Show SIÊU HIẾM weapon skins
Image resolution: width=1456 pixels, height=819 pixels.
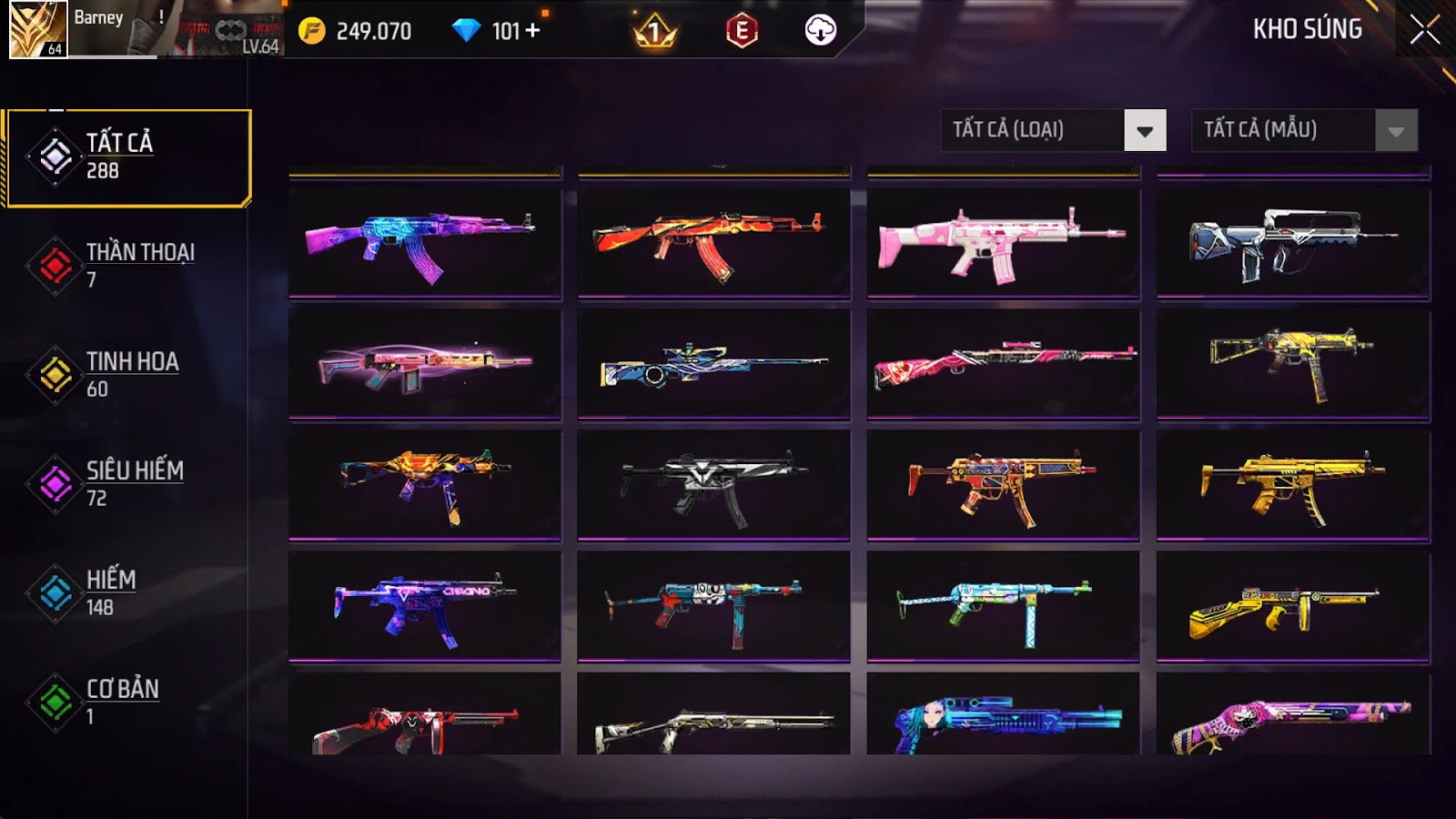point(127,483)
